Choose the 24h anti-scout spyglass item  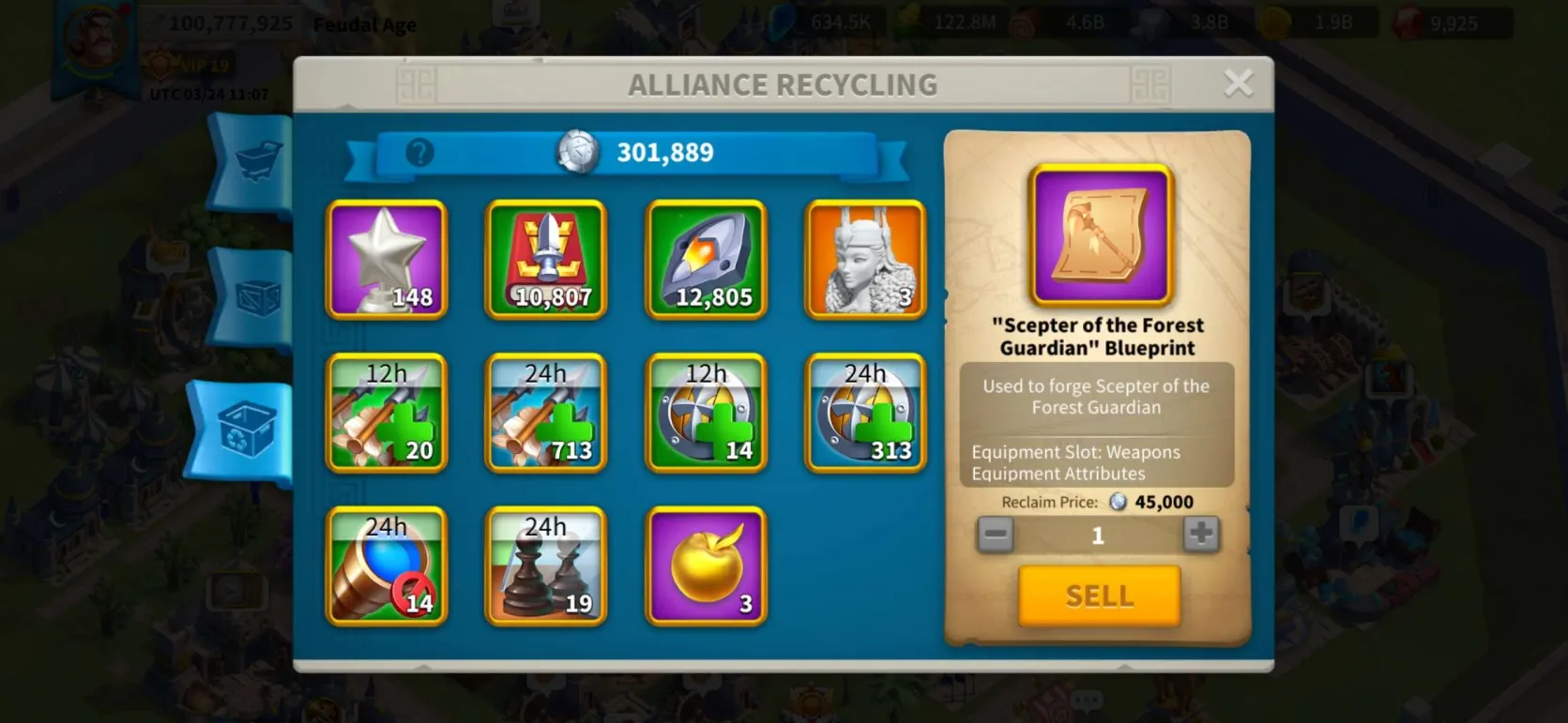pyautogui.click(x=387, y=565)
